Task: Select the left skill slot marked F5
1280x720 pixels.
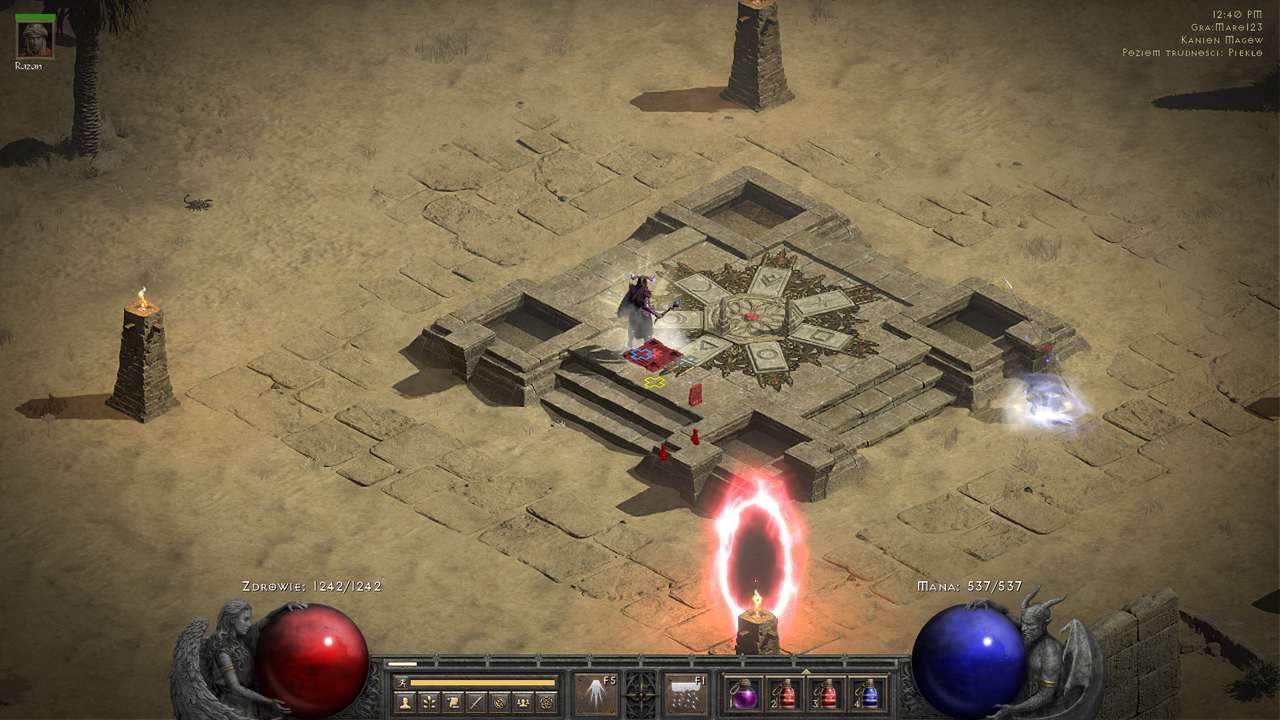Action: pos(595,694)
